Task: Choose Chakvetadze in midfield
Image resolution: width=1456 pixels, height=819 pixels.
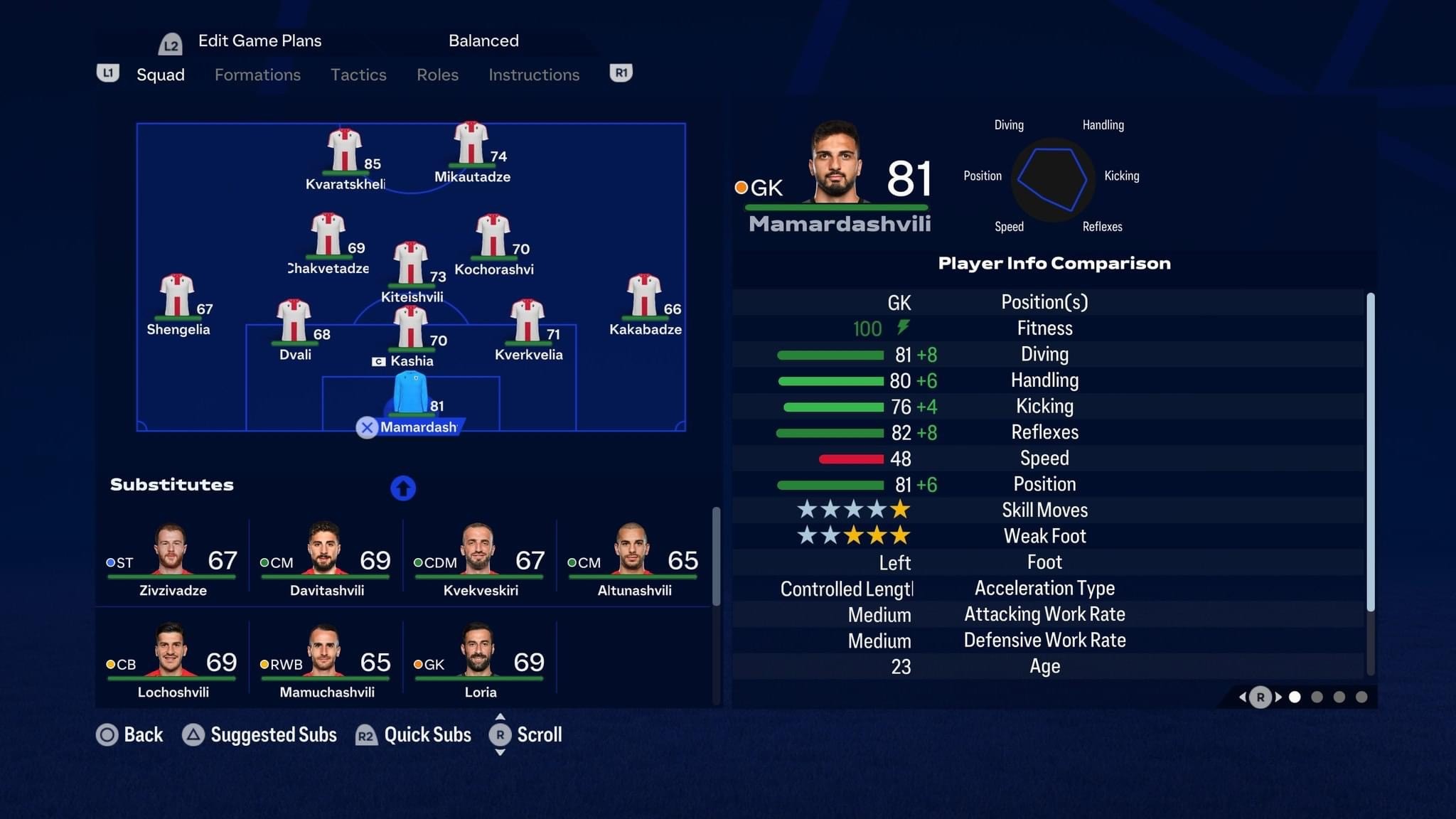Action: pyautogui.click(x=328, y=235)
